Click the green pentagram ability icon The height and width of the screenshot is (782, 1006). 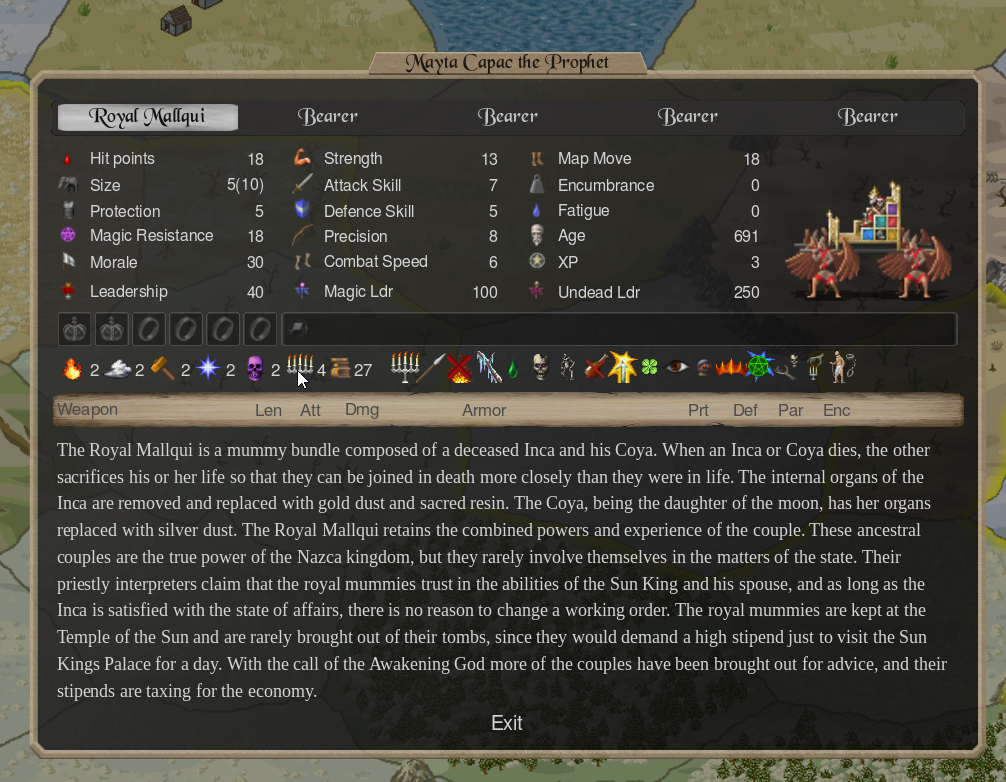(x=759, y=368)
